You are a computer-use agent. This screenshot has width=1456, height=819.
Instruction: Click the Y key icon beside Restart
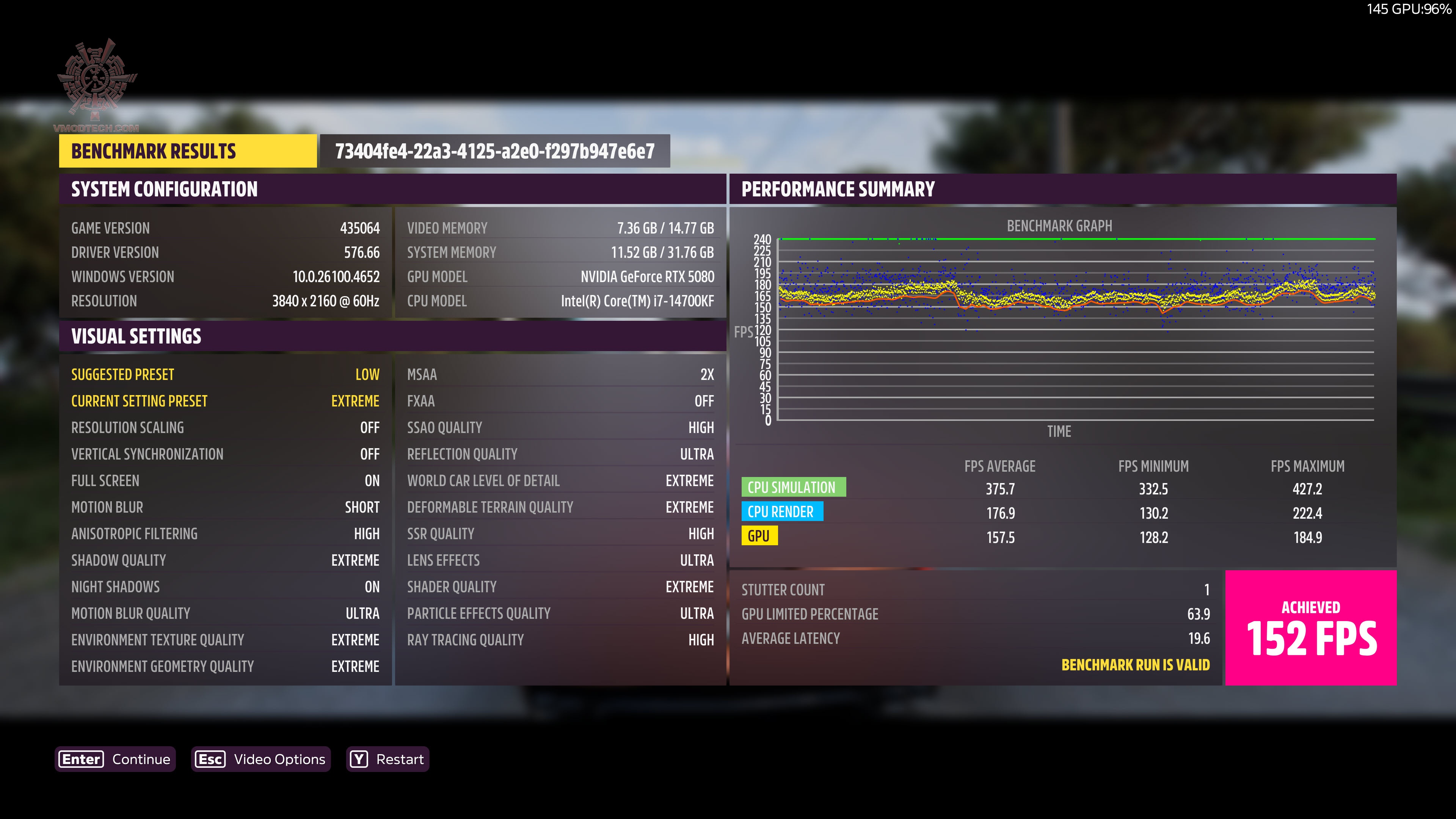click(x=358, y=759)
